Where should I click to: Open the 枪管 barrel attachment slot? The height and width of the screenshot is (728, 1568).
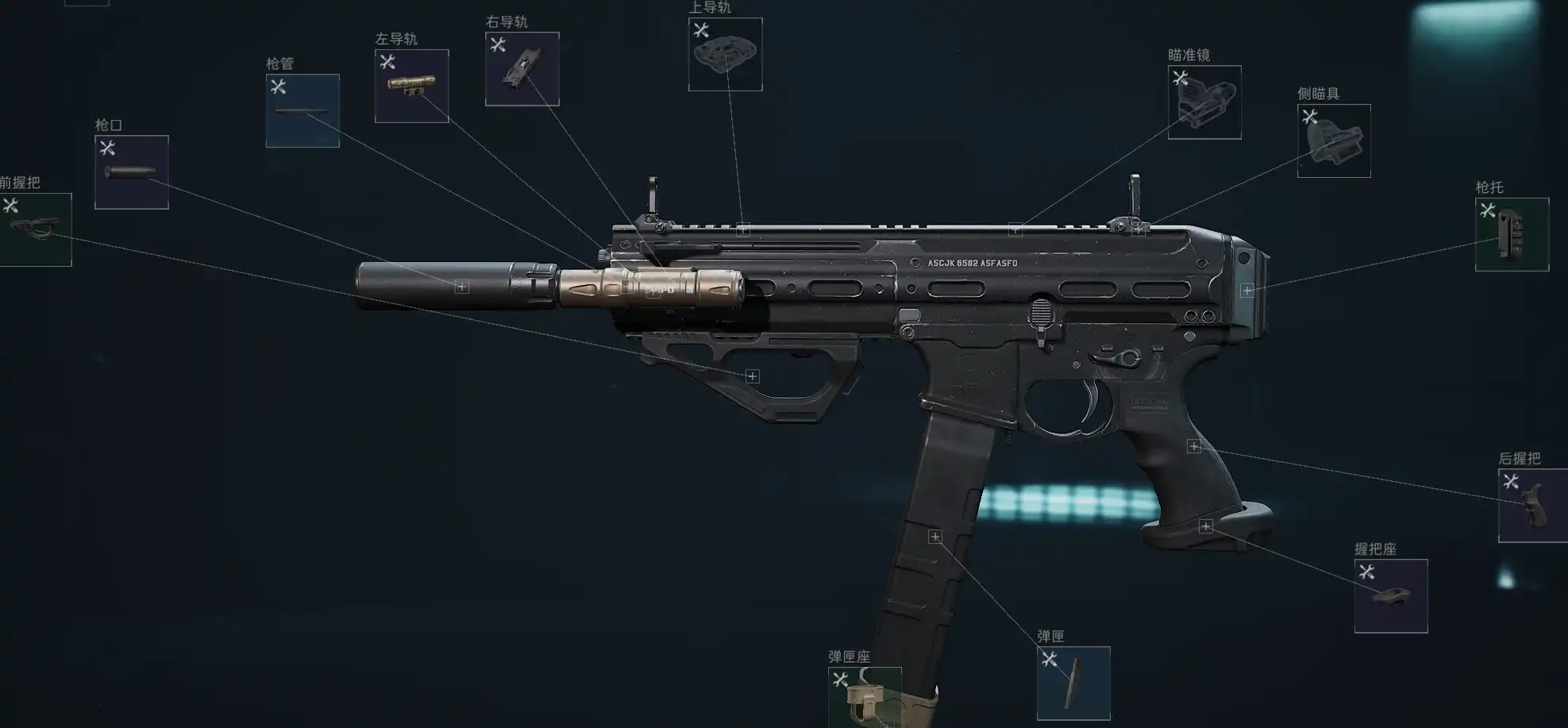point(302,111)
